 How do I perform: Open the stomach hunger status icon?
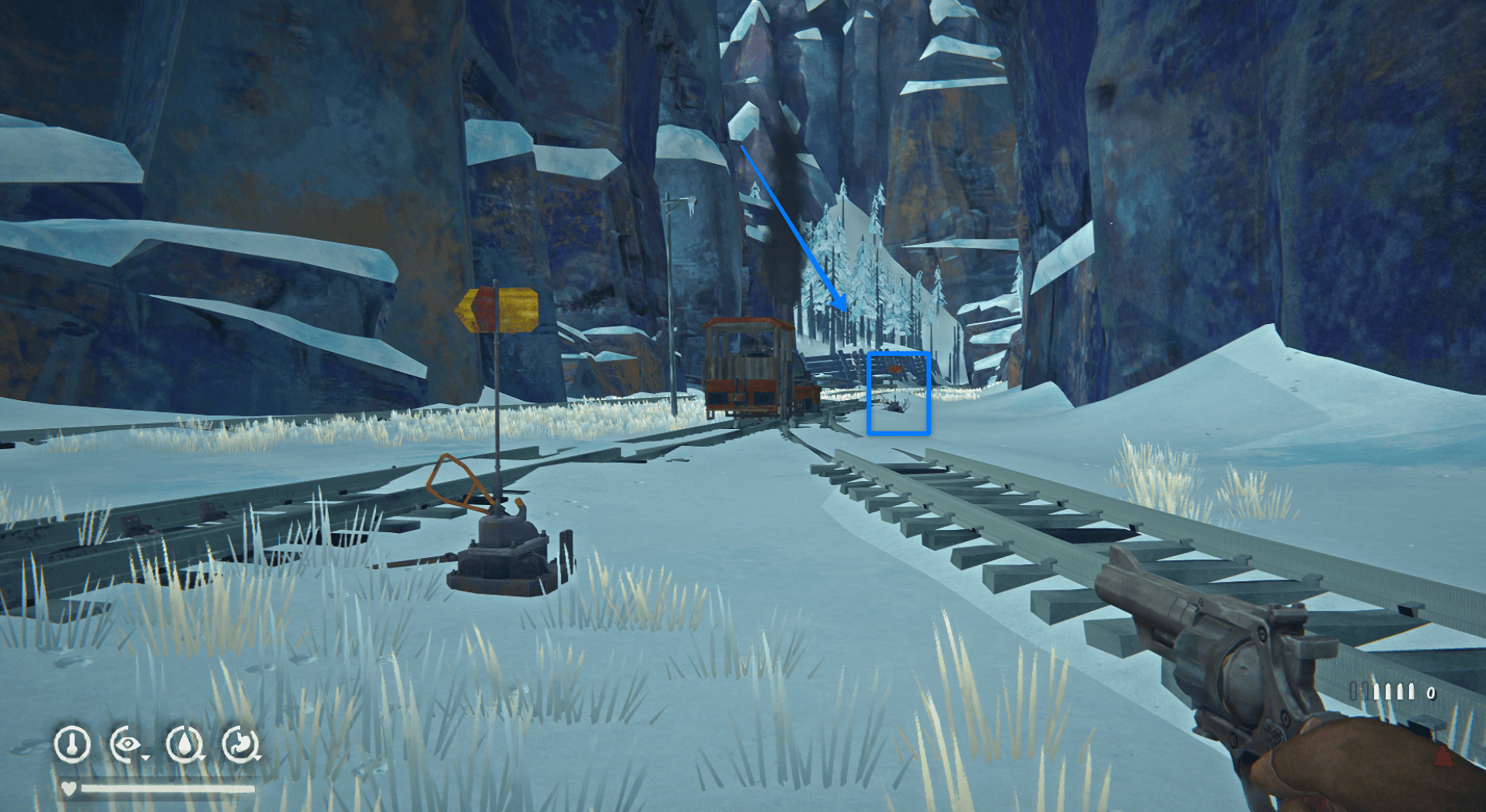coord(240,744)
